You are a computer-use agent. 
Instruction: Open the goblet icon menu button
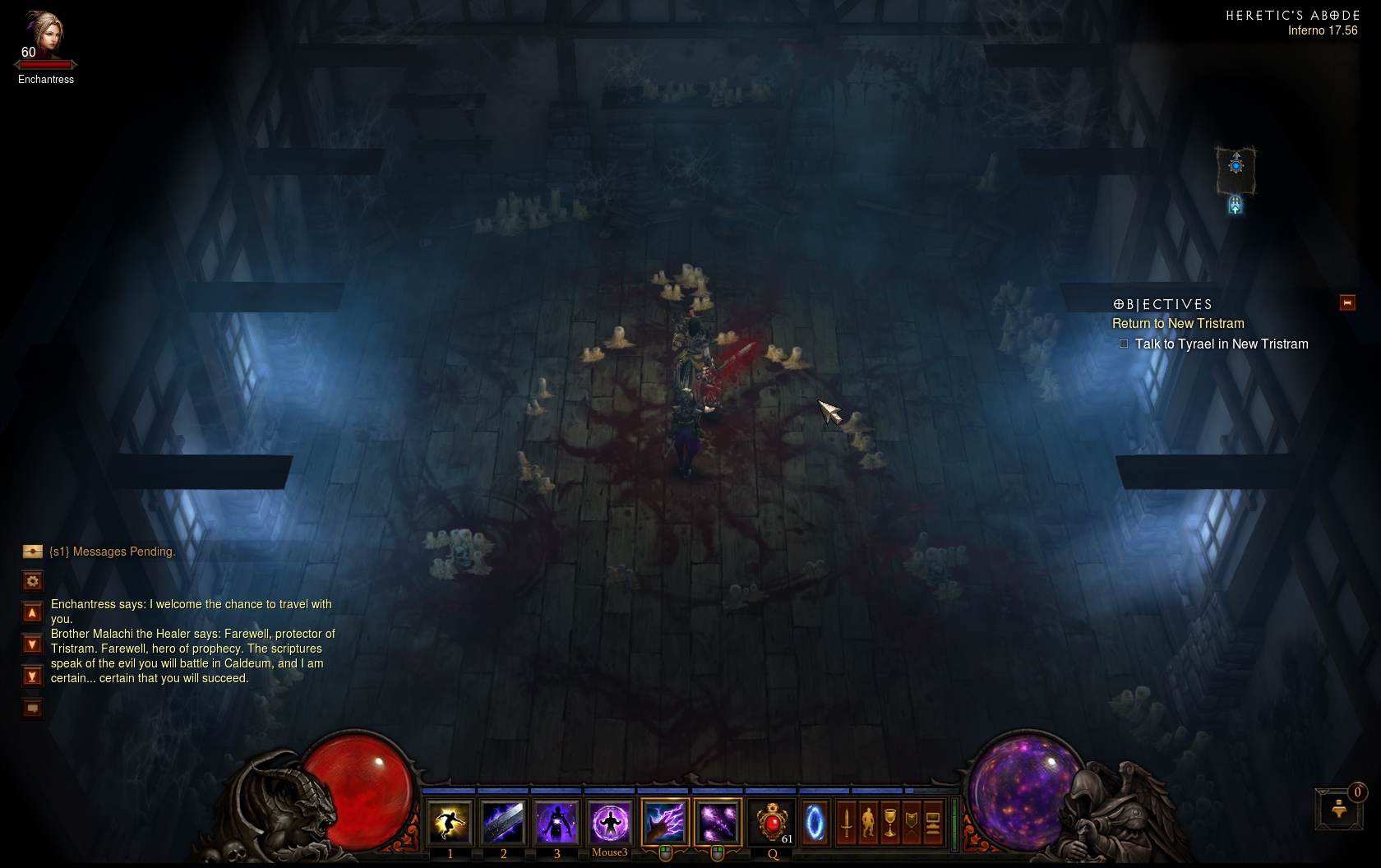click(890, 822)
